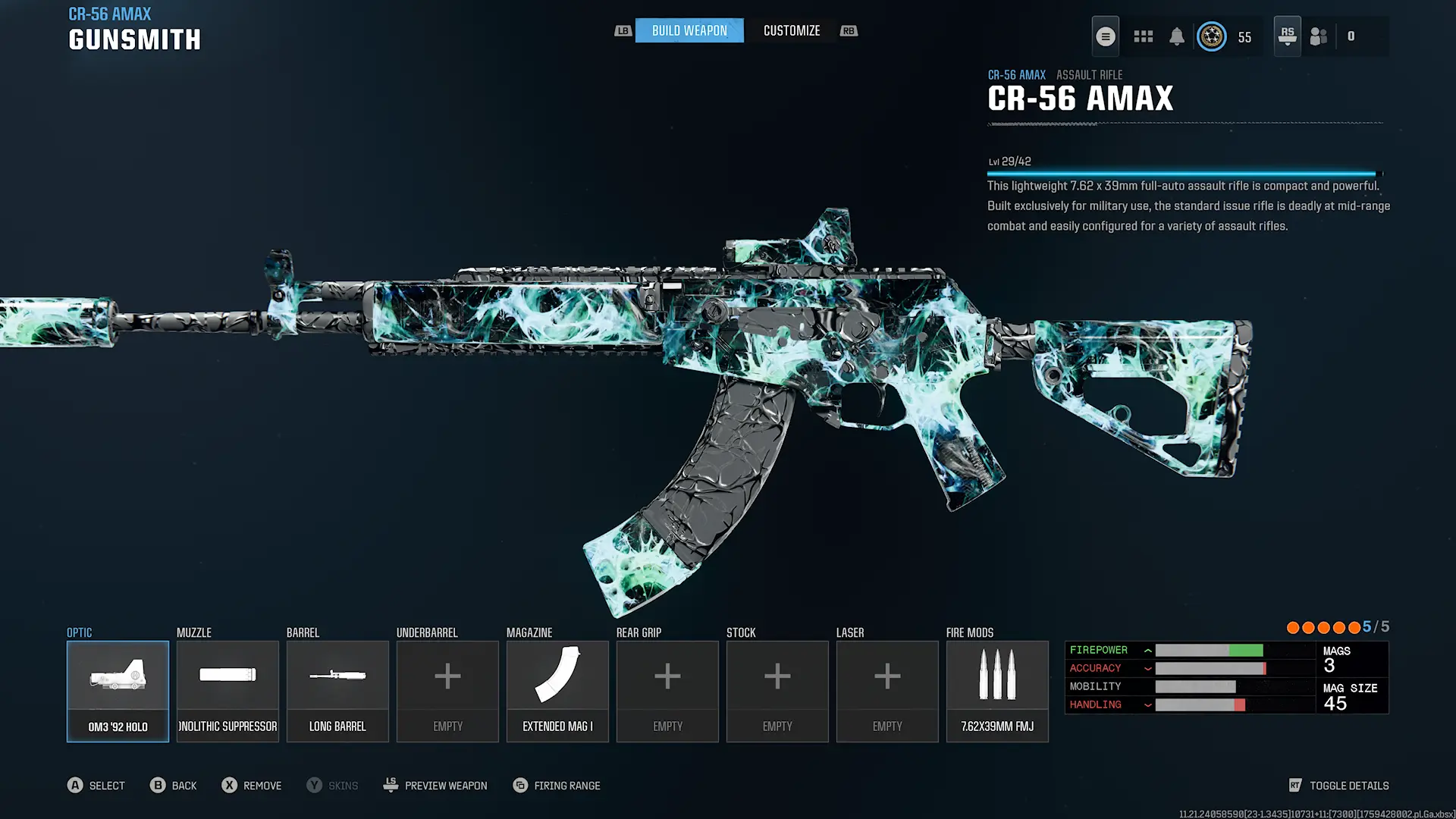
Task: Select the Extended Mag I magazine slot
Action: click(x=557, y=691)
